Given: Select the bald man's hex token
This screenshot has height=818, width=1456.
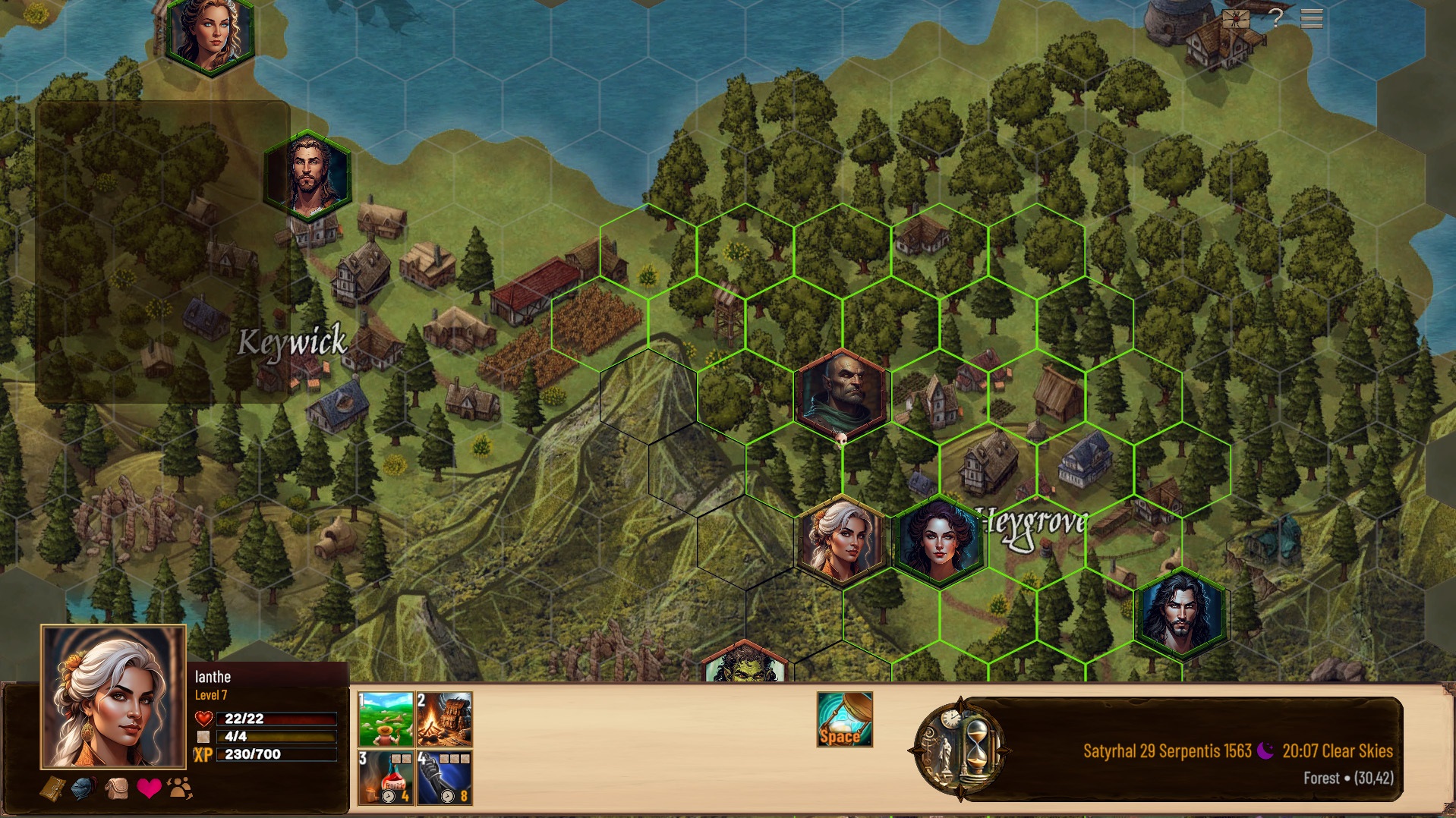Looking at the screenshot, I should click(842, 395).
